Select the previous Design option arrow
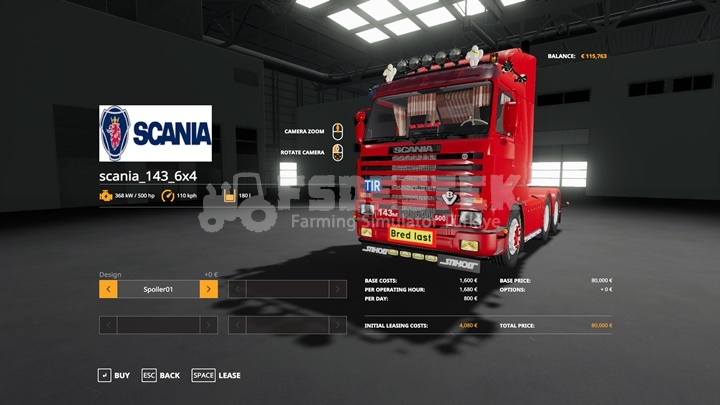The width and height of the screenshot is (720, 405). pyautogui.click(x=108, y=289)
